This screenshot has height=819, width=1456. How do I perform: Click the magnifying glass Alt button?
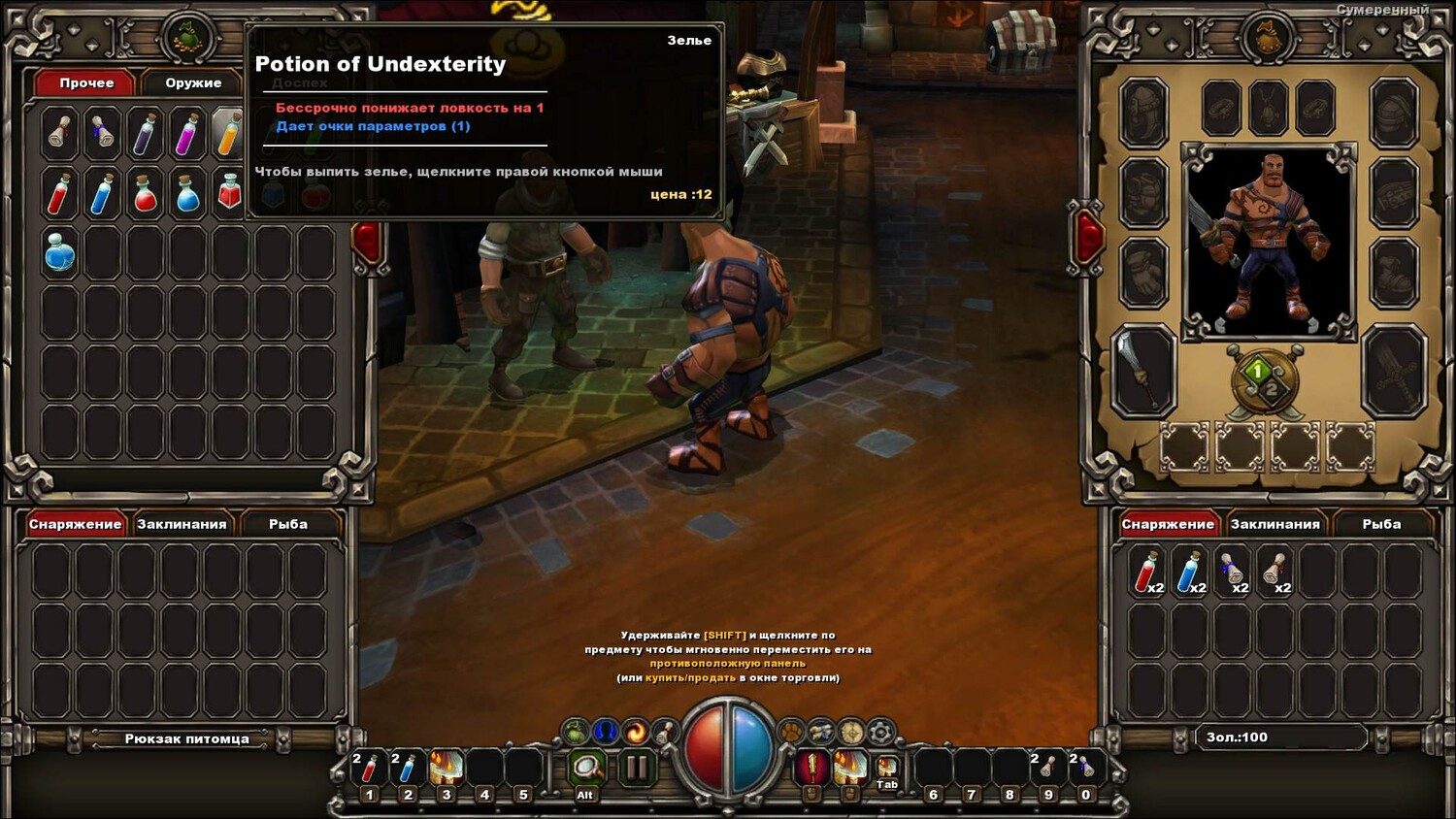[585, 770]
